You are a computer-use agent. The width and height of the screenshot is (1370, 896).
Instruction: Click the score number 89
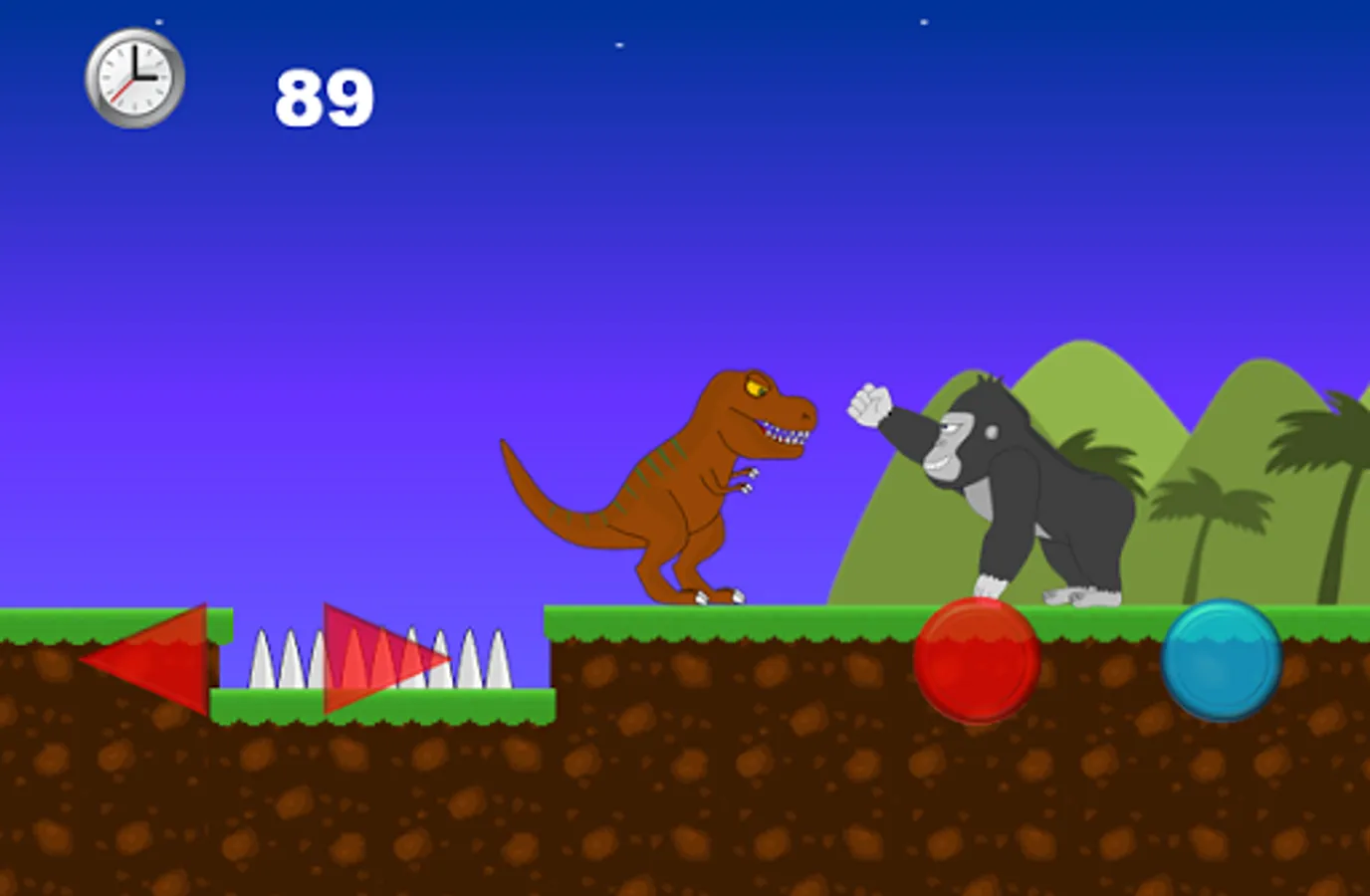324,95
